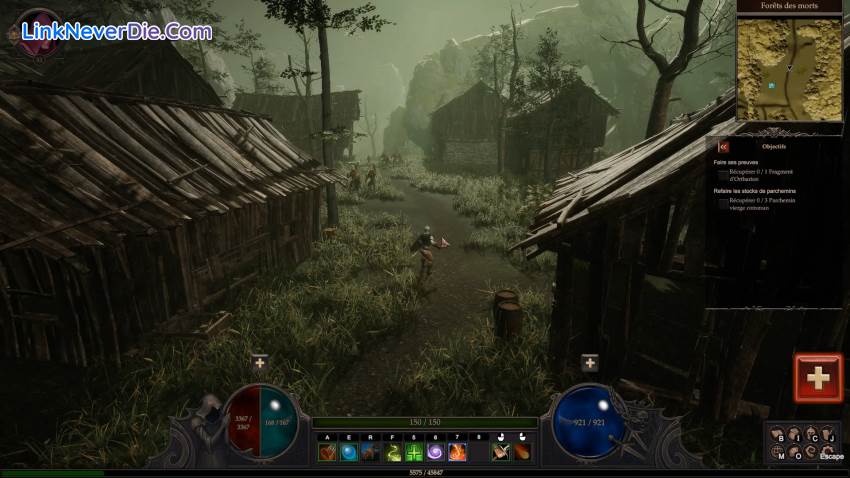Select the right mouse fireball skill

(x=522, y=453)
